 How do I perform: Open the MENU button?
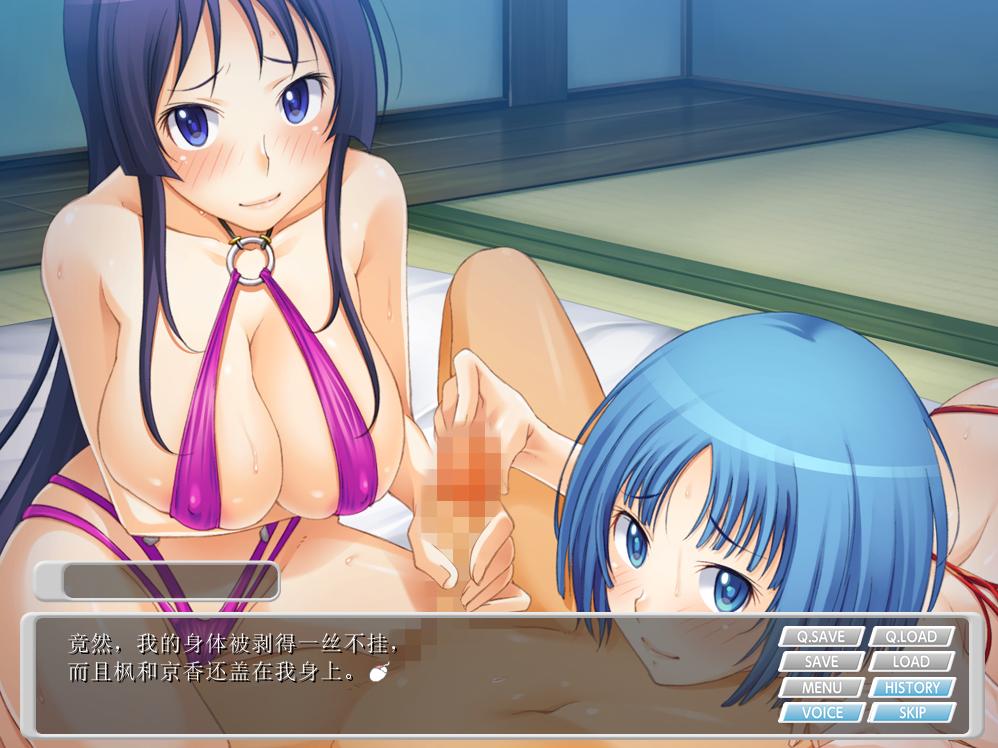[821, 688]
